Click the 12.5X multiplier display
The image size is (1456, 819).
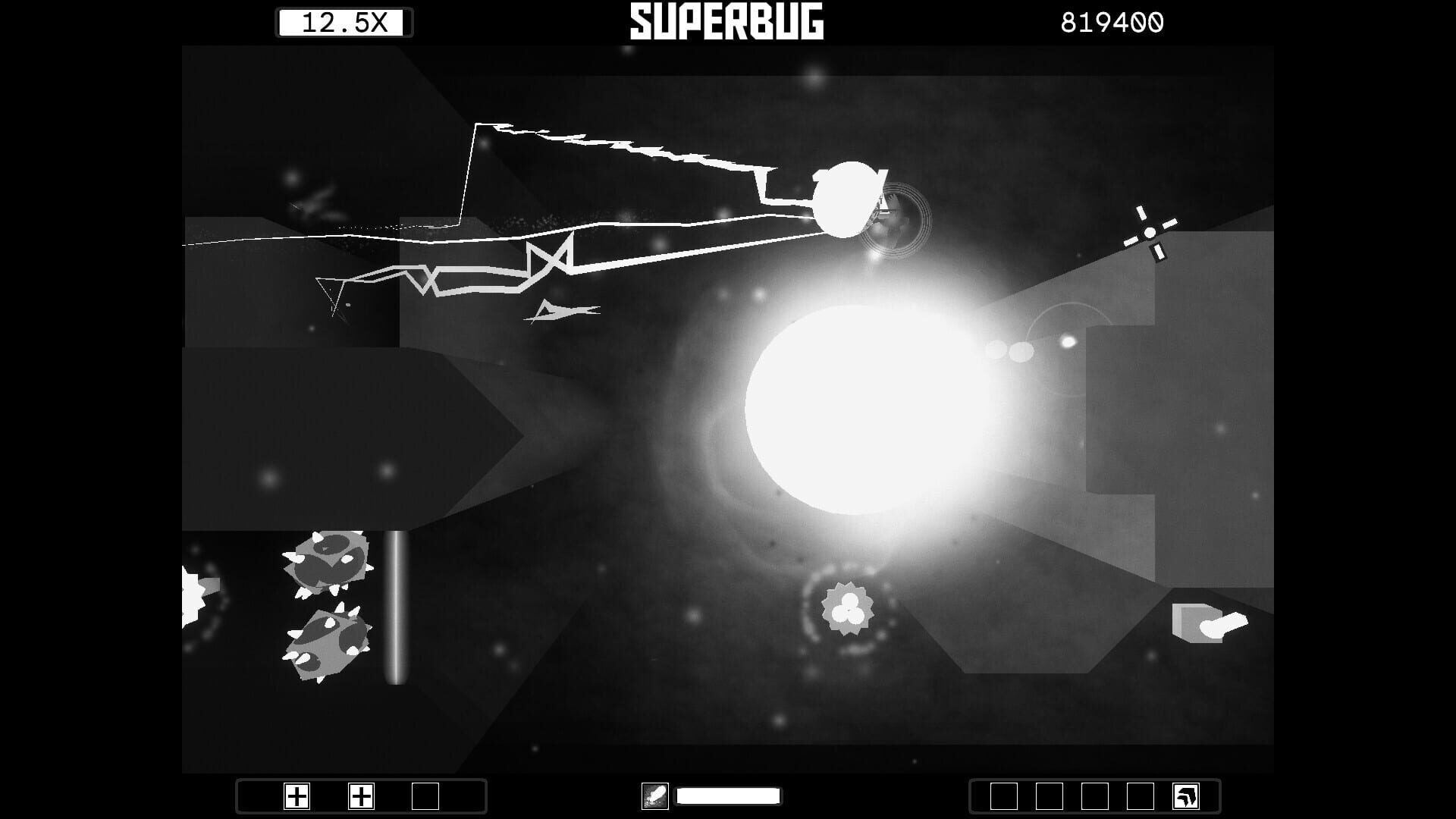click(343, 20)
